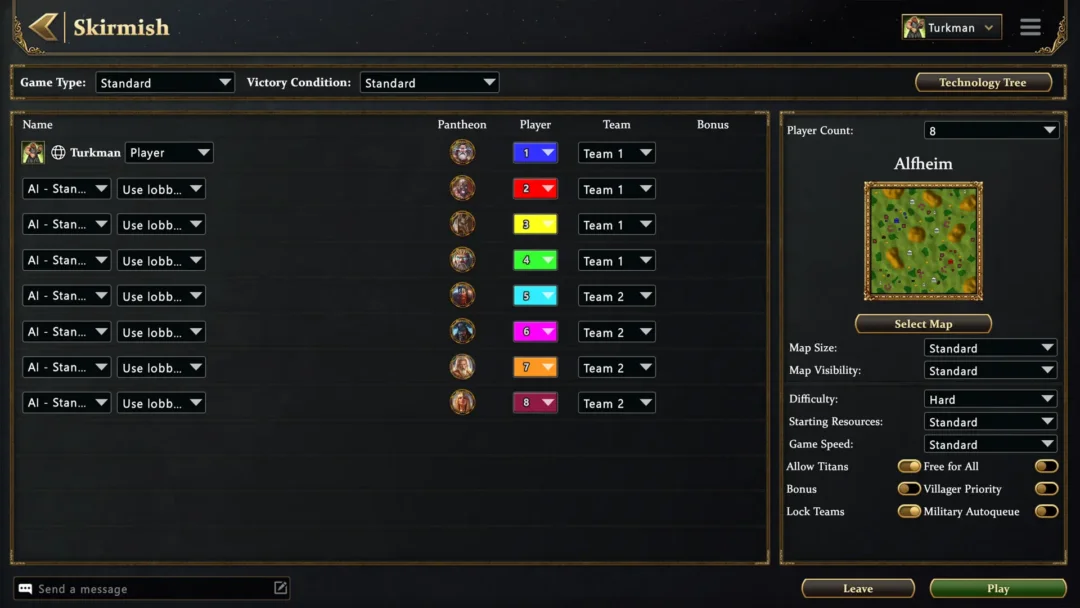
Task: Open the Technology Tree
Action: tap(982, 83)
